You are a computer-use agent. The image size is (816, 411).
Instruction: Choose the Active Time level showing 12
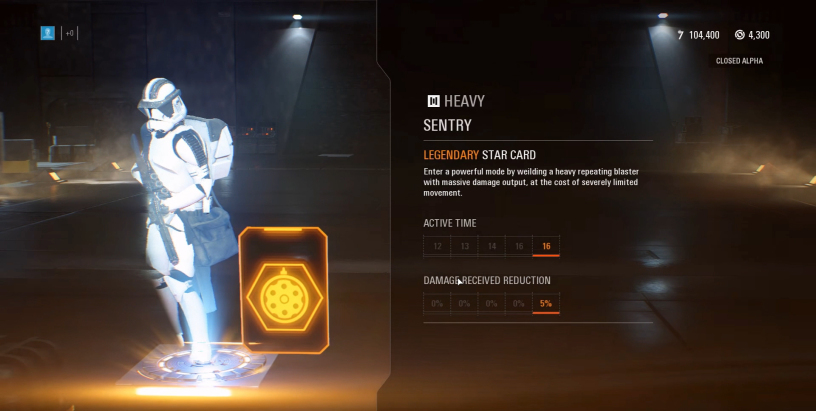tap(437, 246)
